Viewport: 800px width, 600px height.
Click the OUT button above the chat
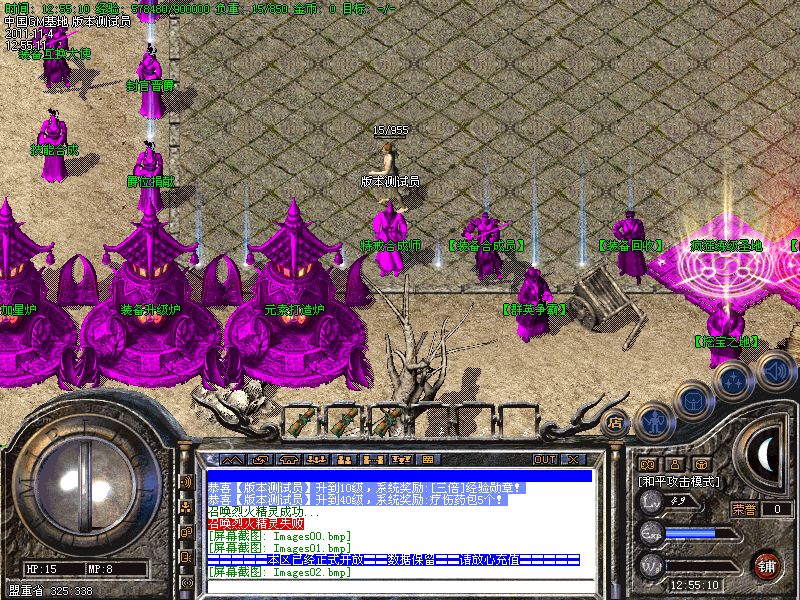pyautogui.click(x=545, y=459)
